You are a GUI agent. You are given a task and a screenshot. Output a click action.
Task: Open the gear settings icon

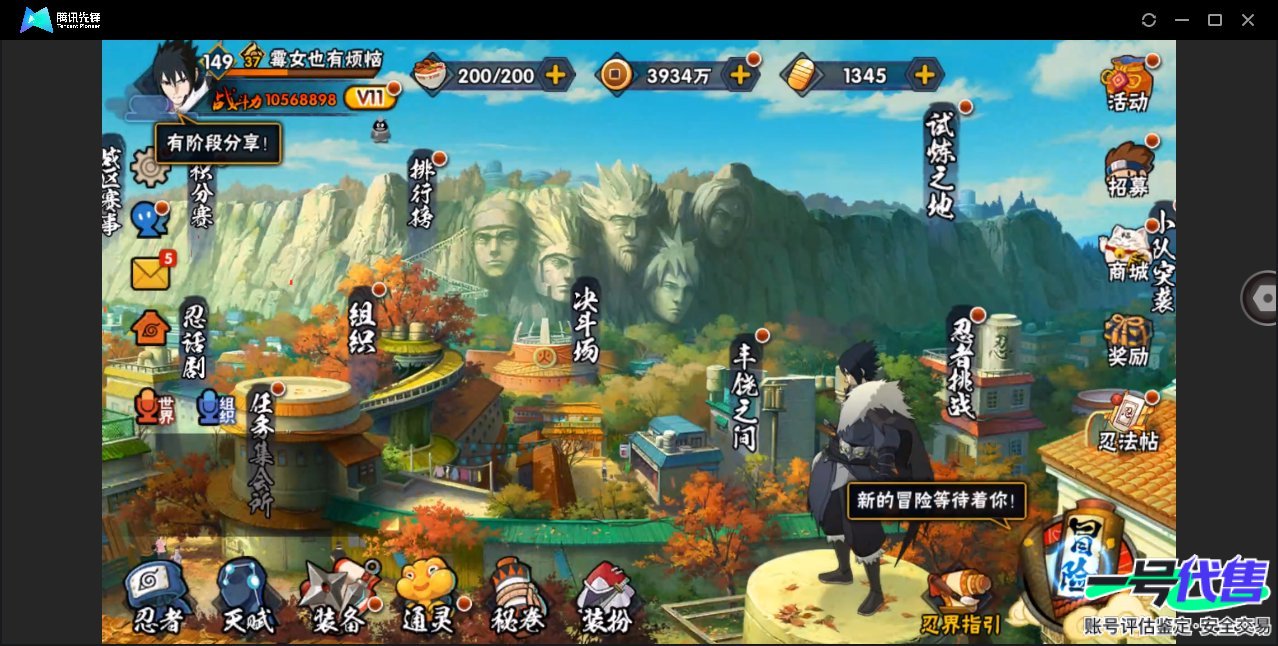(150, 167)
